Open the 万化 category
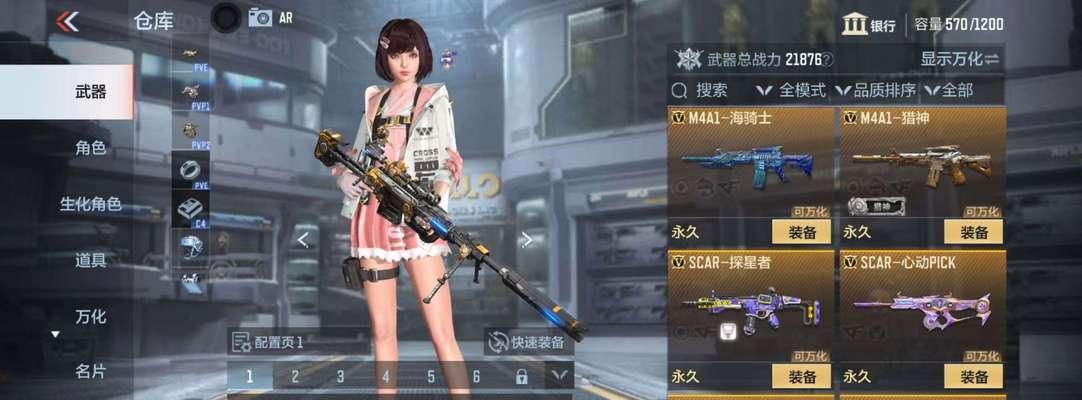Viewport: 1082px width, 400px height. (x=90, y=316)
